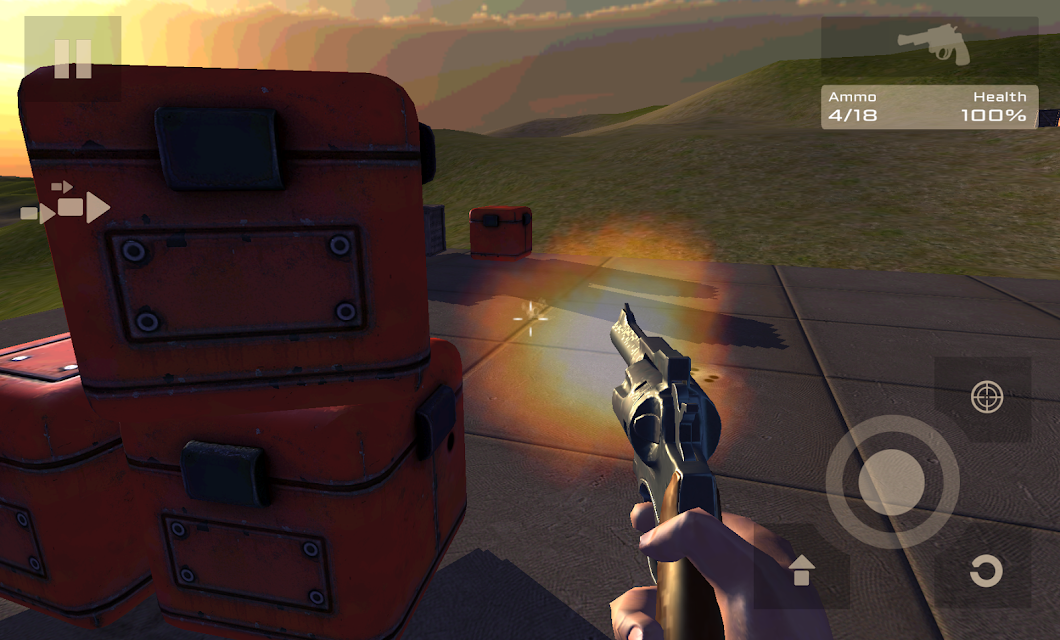Activate the crosshair aim button
Image resolution: width=1060 pixels, height=640 pixels.
pos(986,397)
